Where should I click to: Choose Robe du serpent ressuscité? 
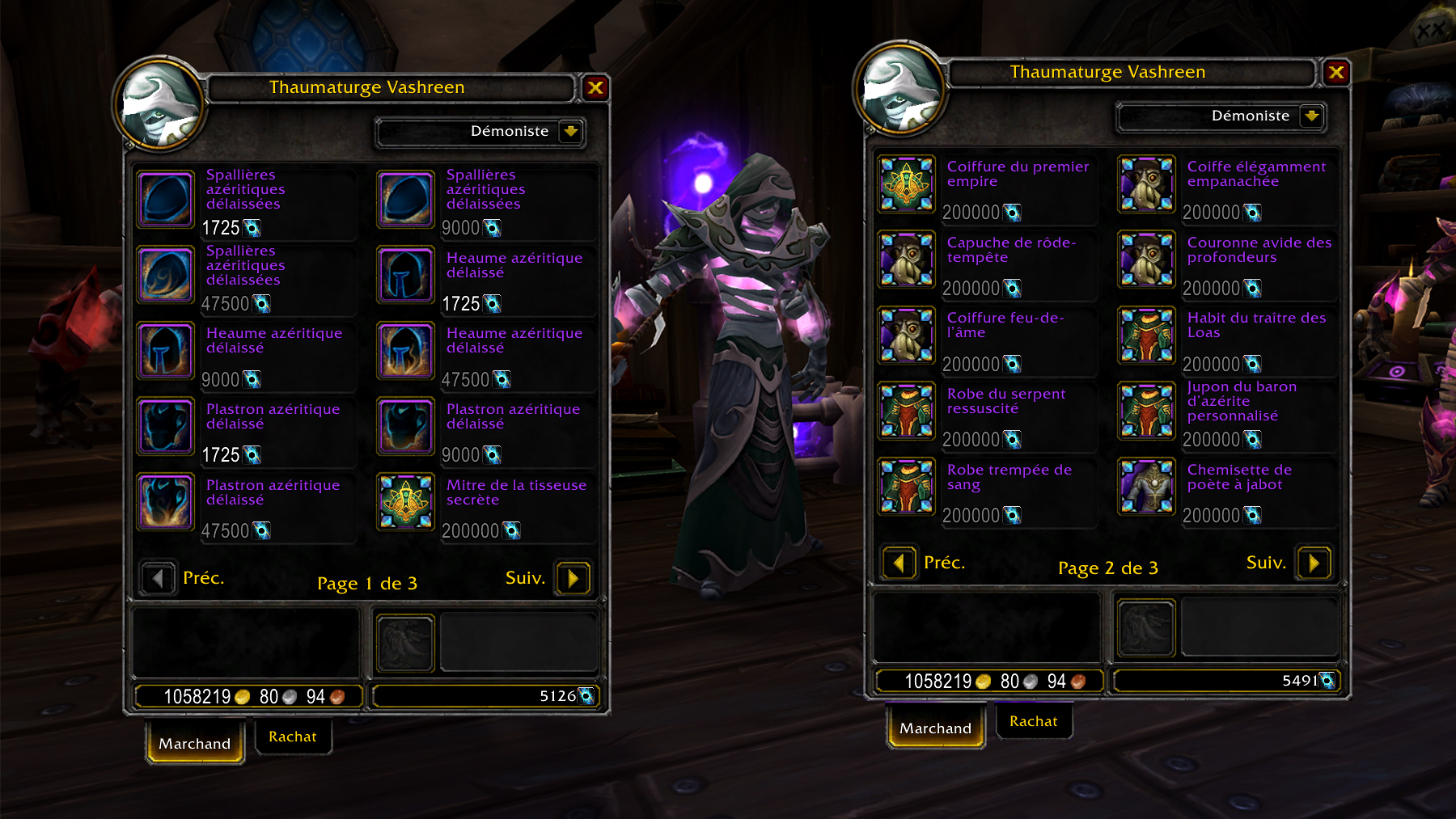click(907, 411)
